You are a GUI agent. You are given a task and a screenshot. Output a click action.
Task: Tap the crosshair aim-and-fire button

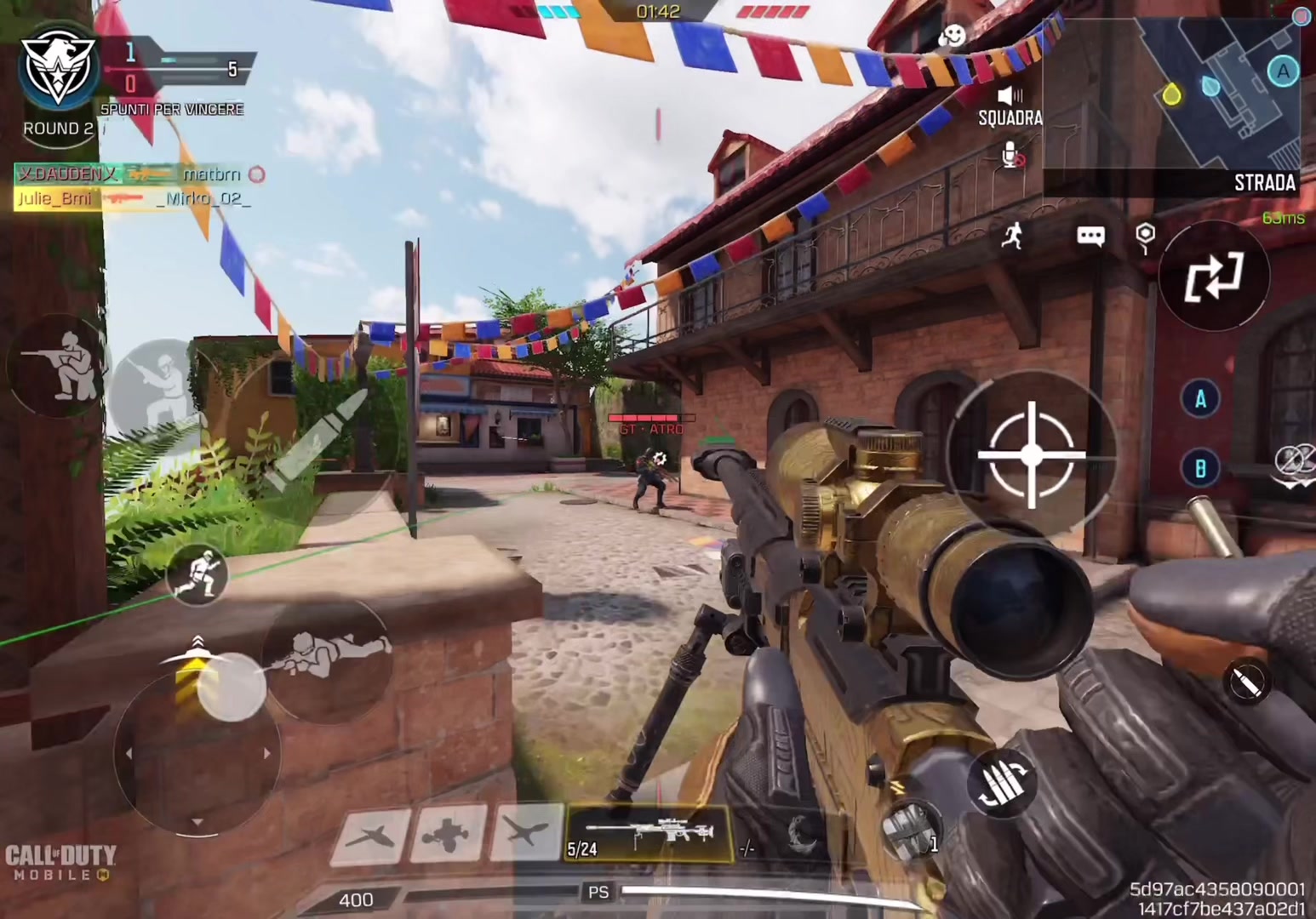click(1032, 454)
